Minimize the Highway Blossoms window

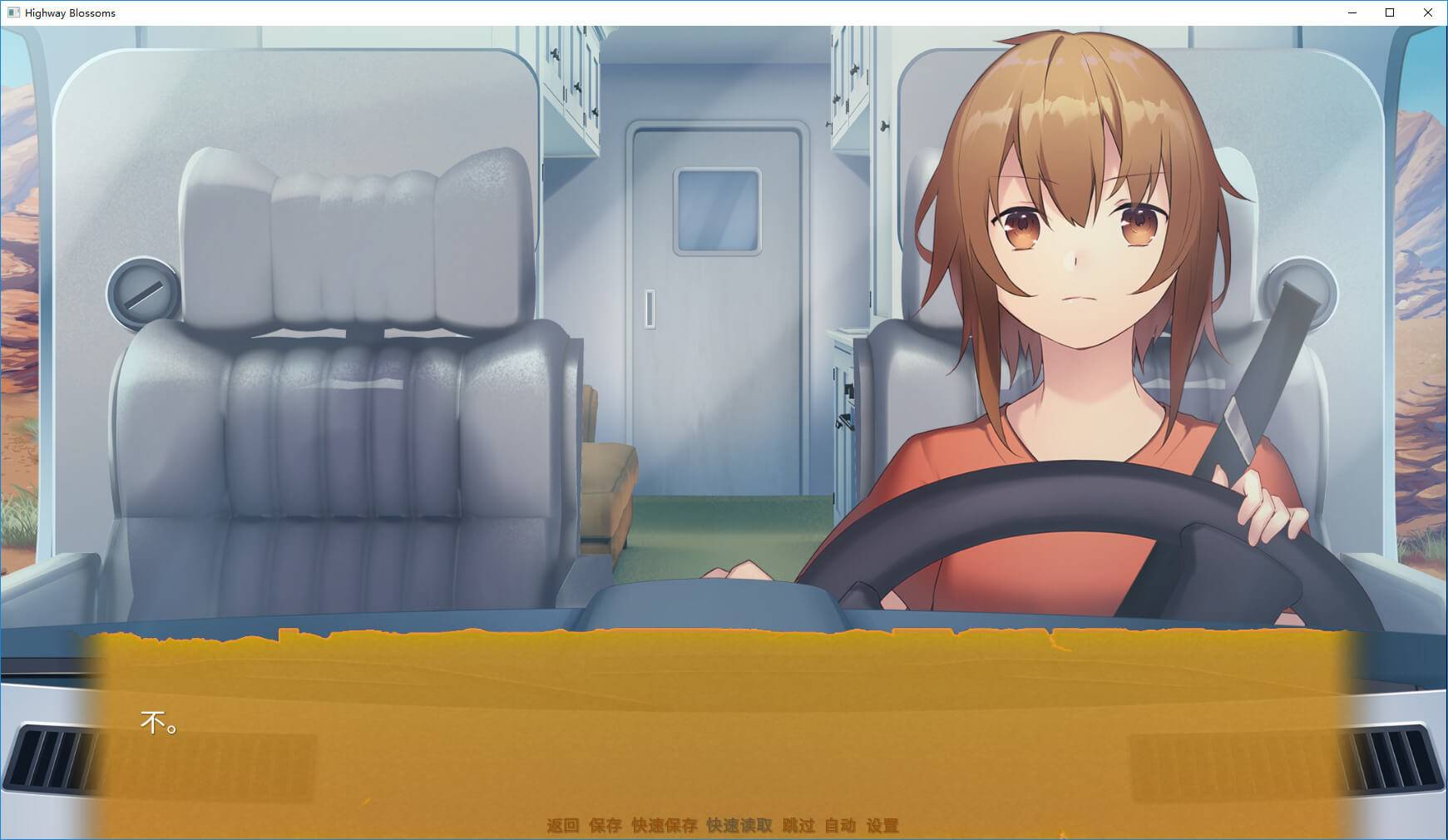(x=1352, y=12)
